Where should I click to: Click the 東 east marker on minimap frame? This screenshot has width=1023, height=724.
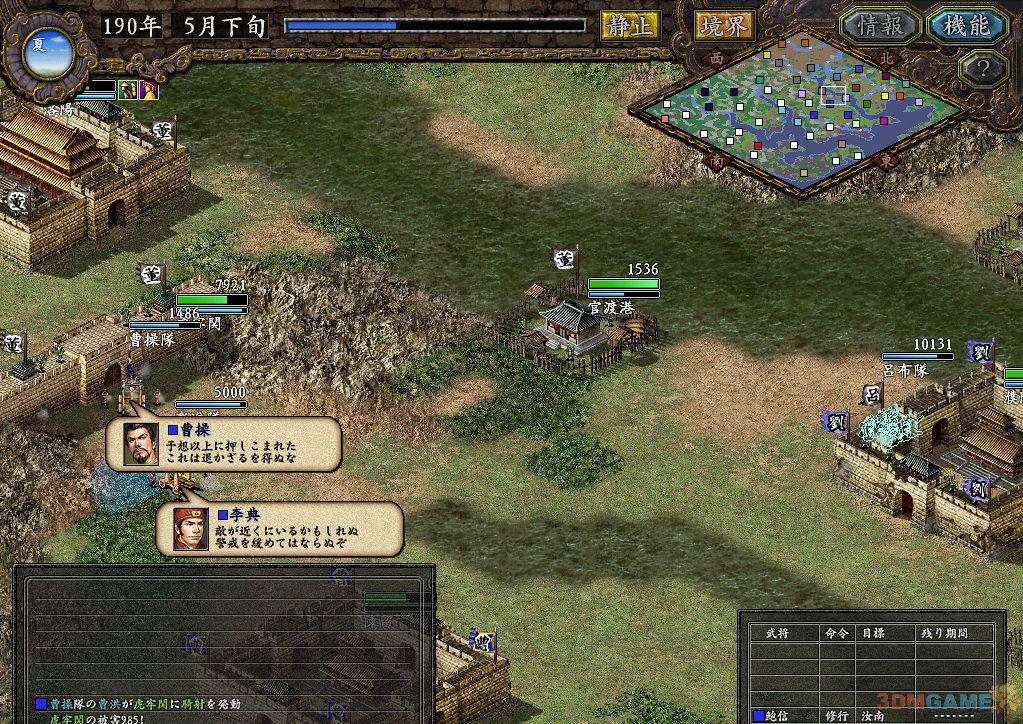(885, 159)
